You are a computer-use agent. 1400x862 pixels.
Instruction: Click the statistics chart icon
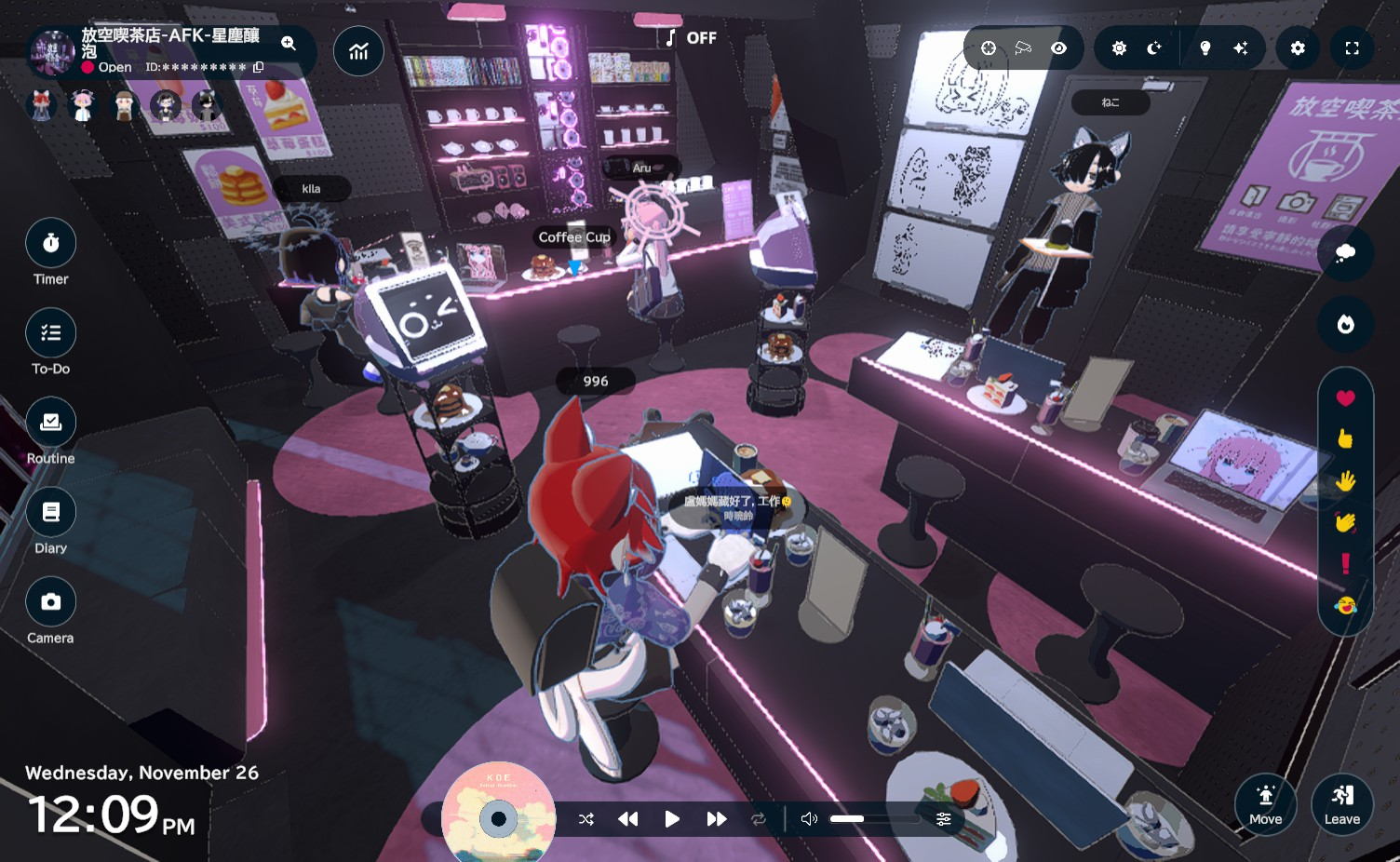358,52
